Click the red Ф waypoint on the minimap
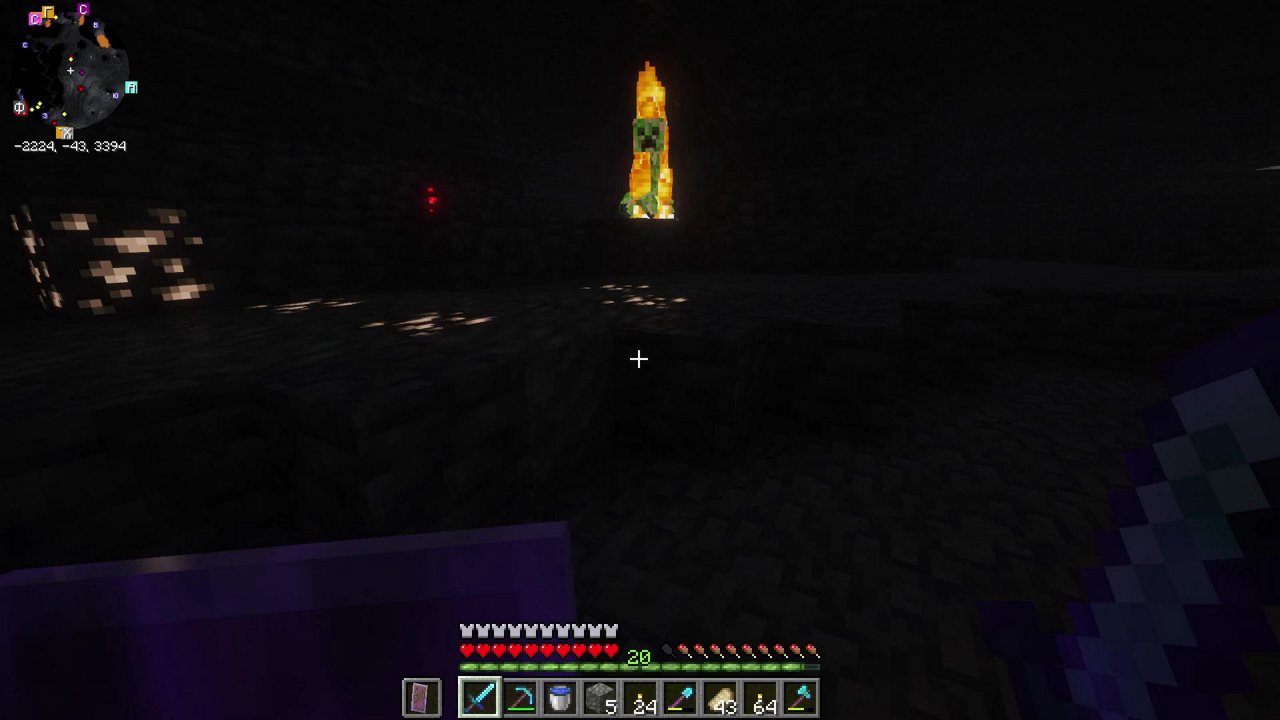Viewport: 1280px width, 720px height. click(19, 107)
